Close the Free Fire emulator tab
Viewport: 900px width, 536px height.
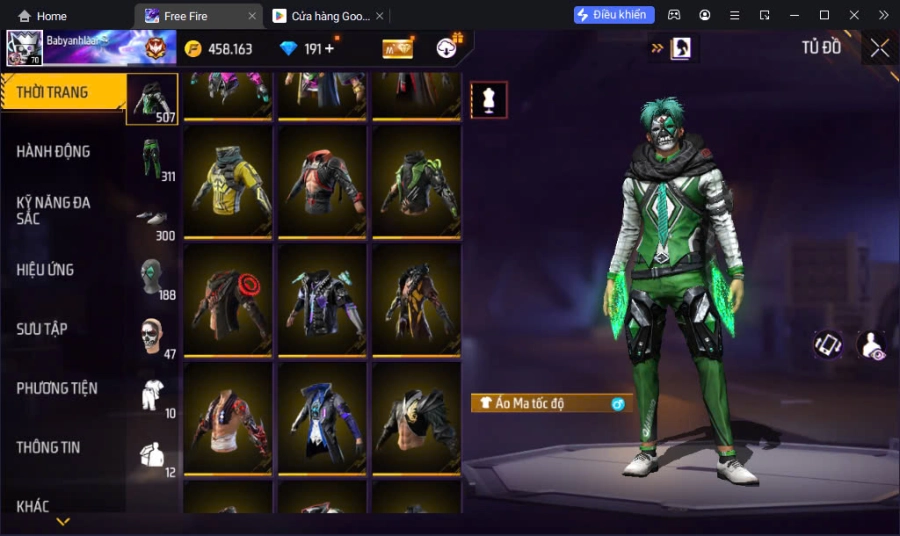[251, 16]
